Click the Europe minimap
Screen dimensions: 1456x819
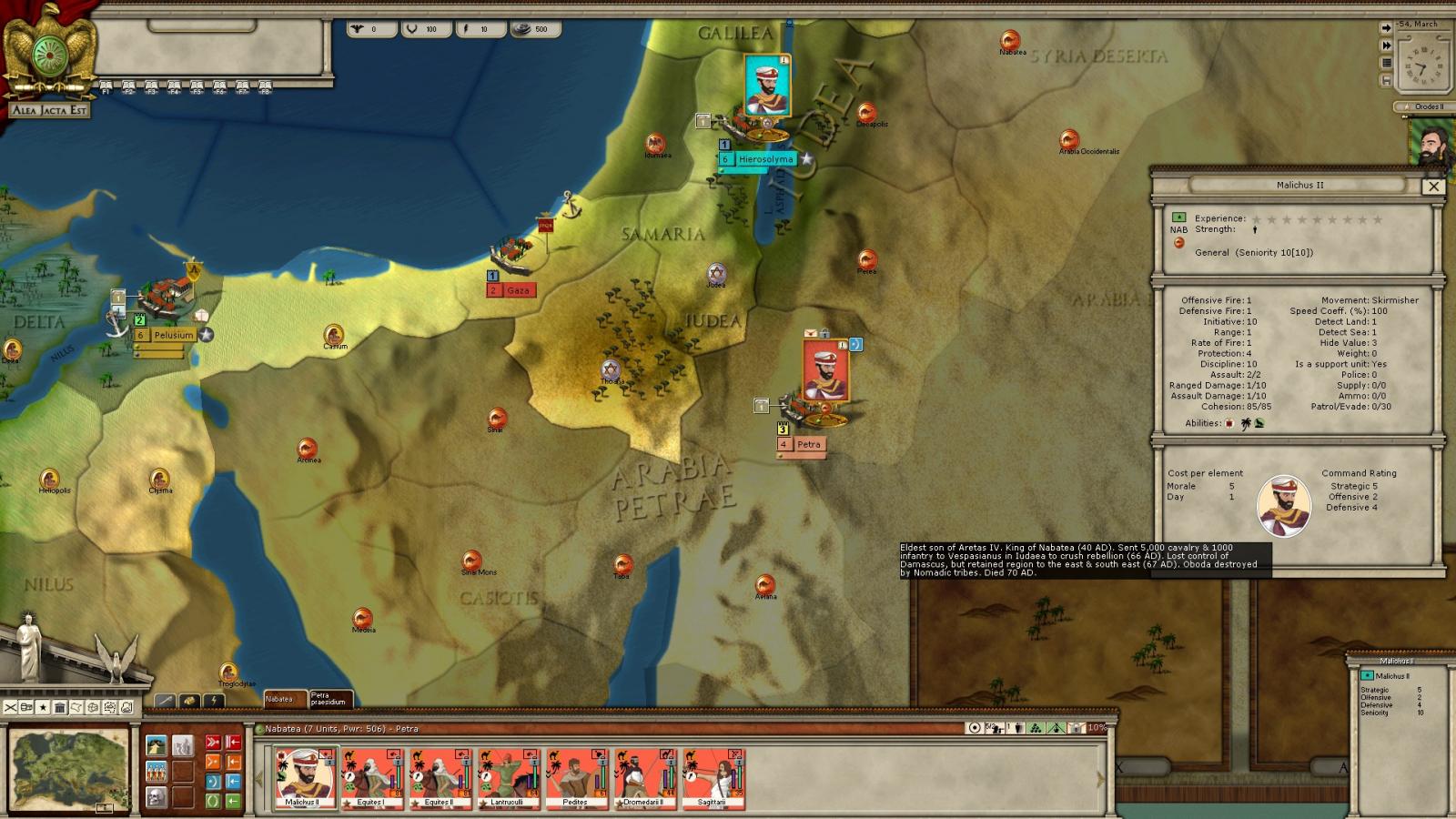(x=69, y=770)
